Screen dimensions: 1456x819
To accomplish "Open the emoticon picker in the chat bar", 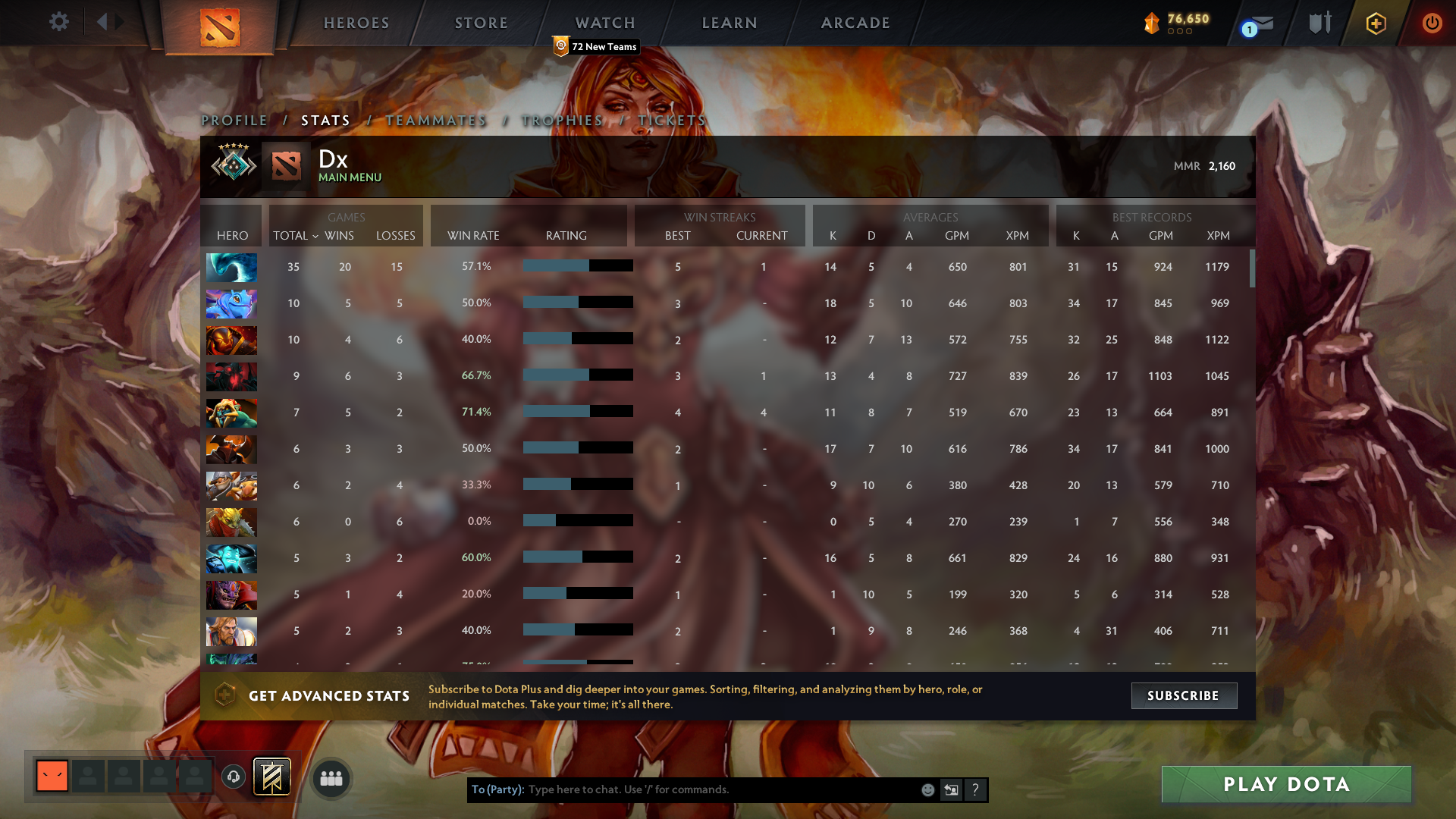I will 927,789.
